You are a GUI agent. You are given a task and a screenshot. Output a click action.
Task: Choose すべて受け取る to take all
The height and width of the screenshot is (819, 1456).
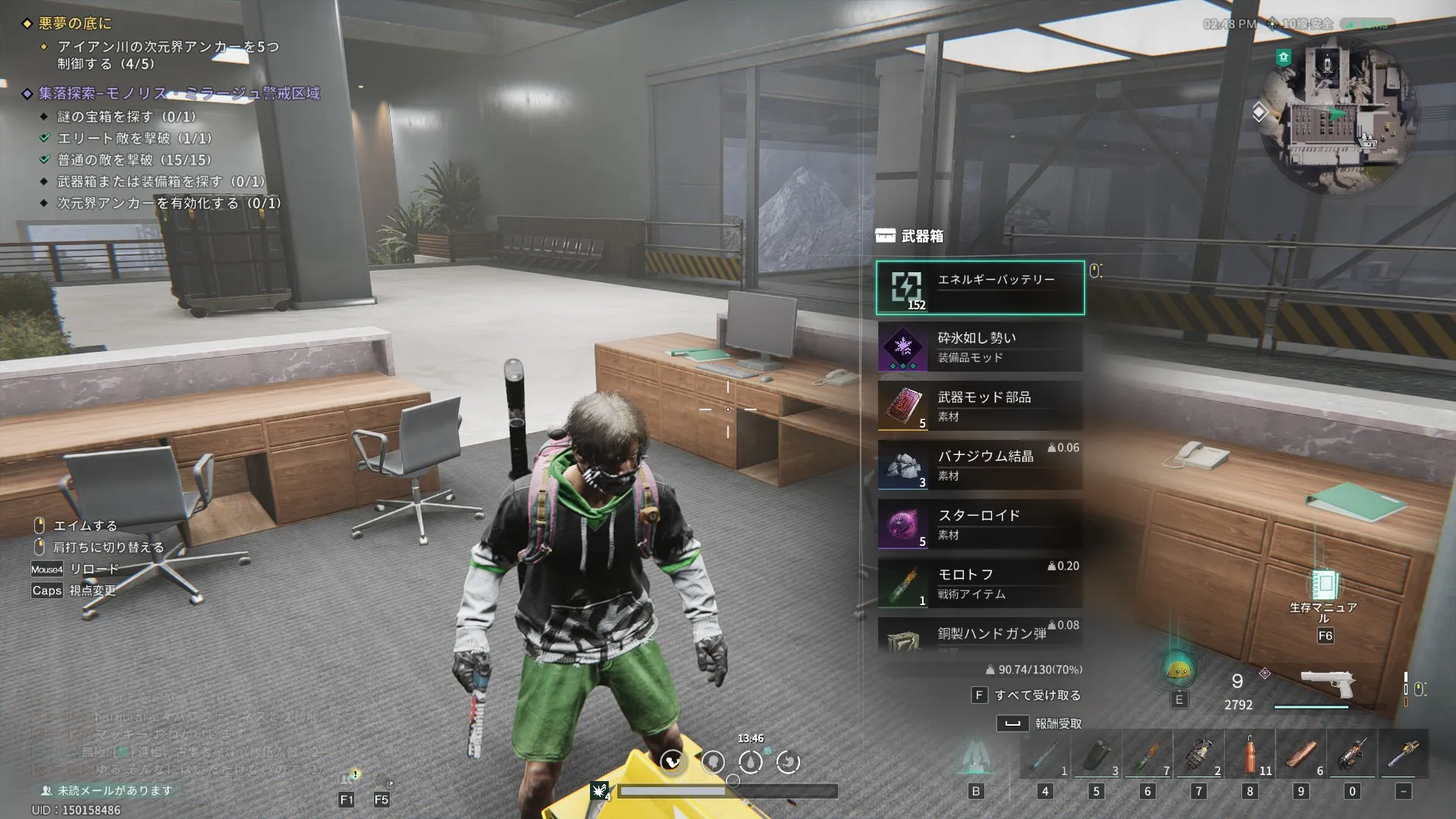(1036, 695)
